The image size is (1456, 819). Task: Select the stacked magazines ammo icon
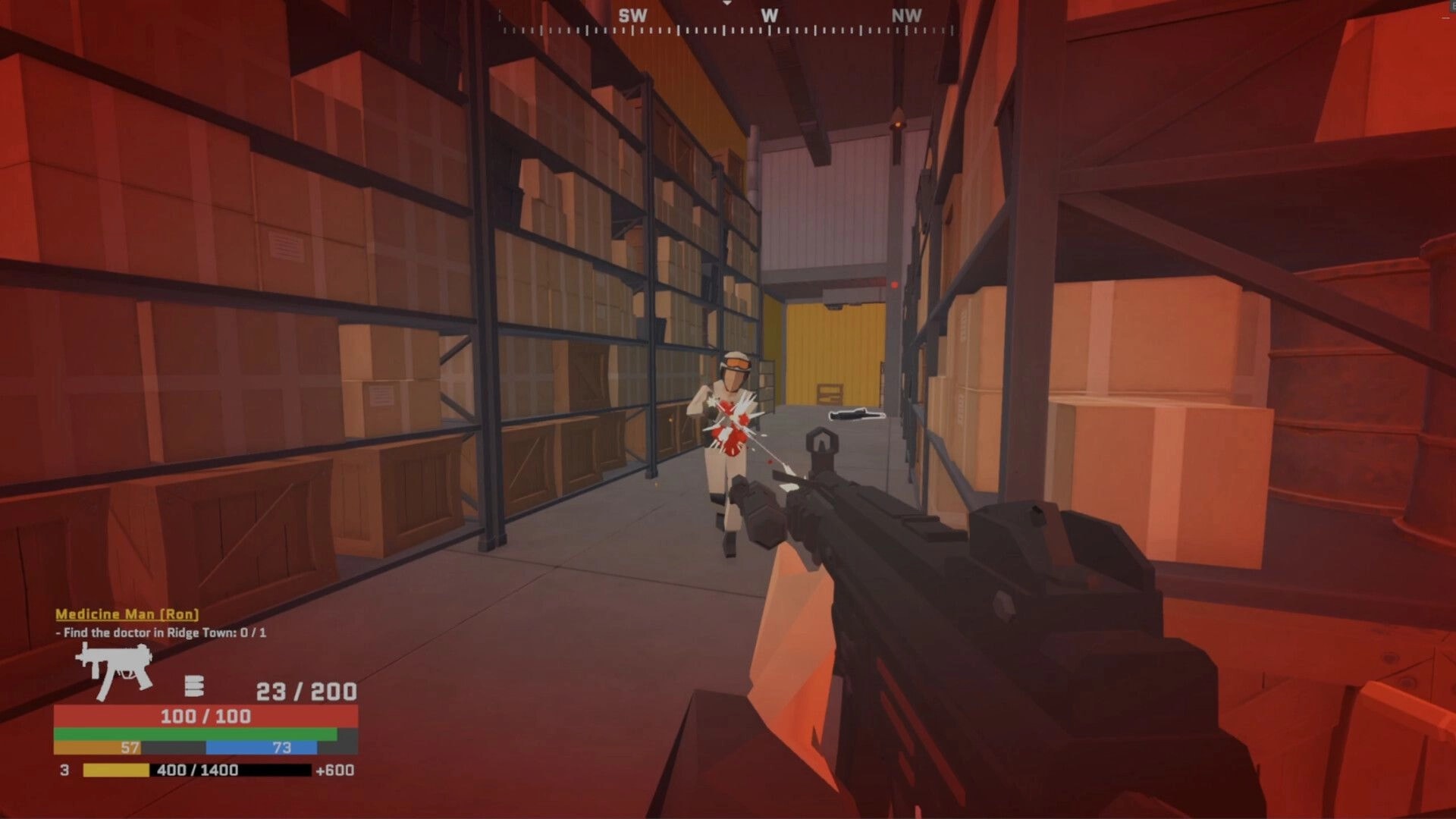coord(193,686)
